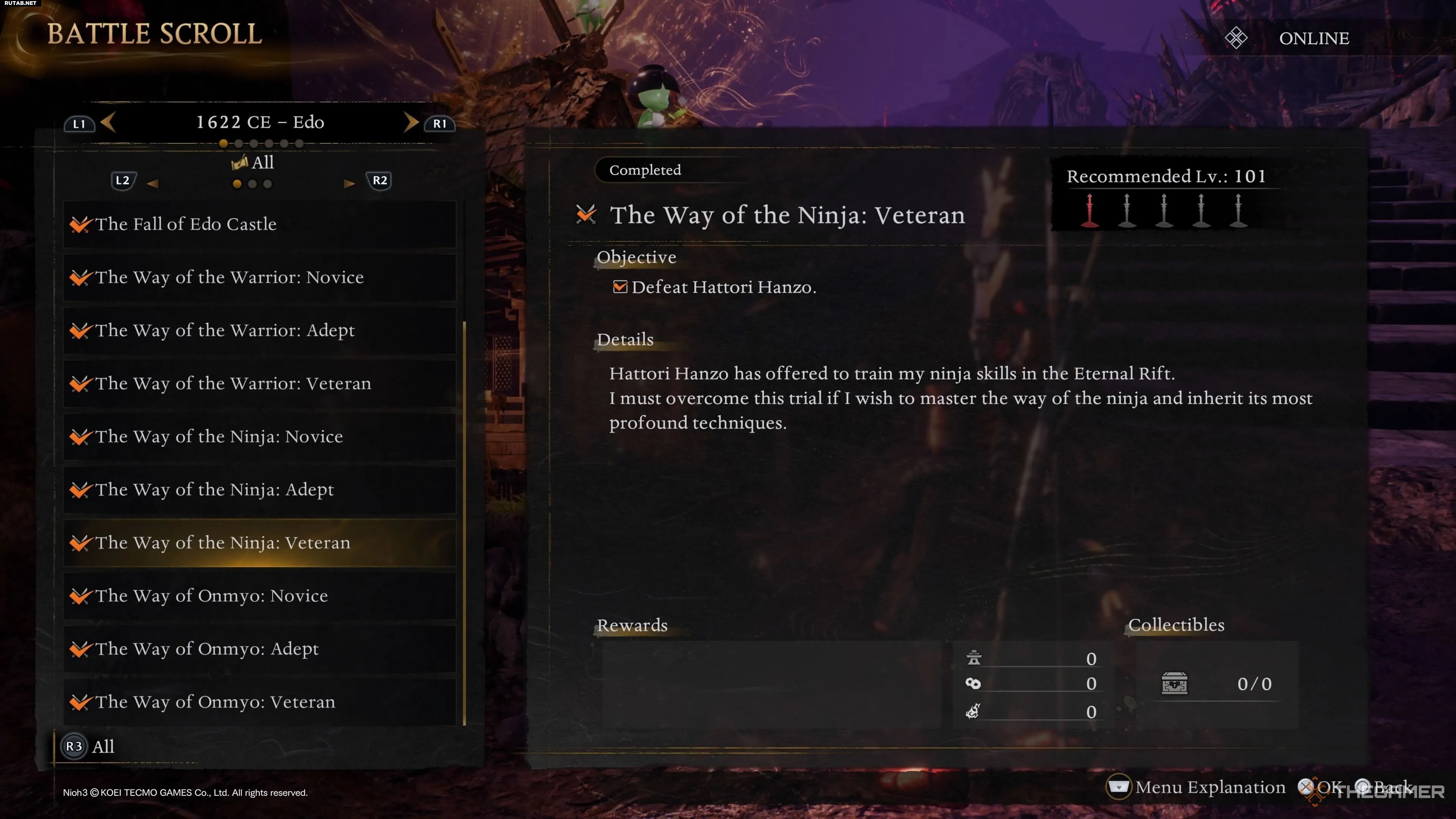The image size is (1456, 819).
Task: Open The Way of Onmyo: Novice
Action: 259,596
